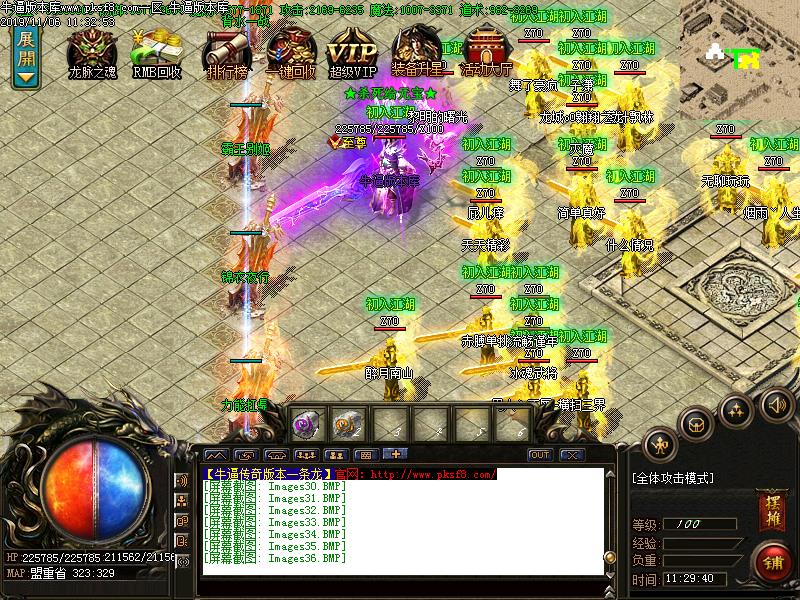Open the character figure round button
Viewport: 800px width, 600px height.
tap(660, 443)
